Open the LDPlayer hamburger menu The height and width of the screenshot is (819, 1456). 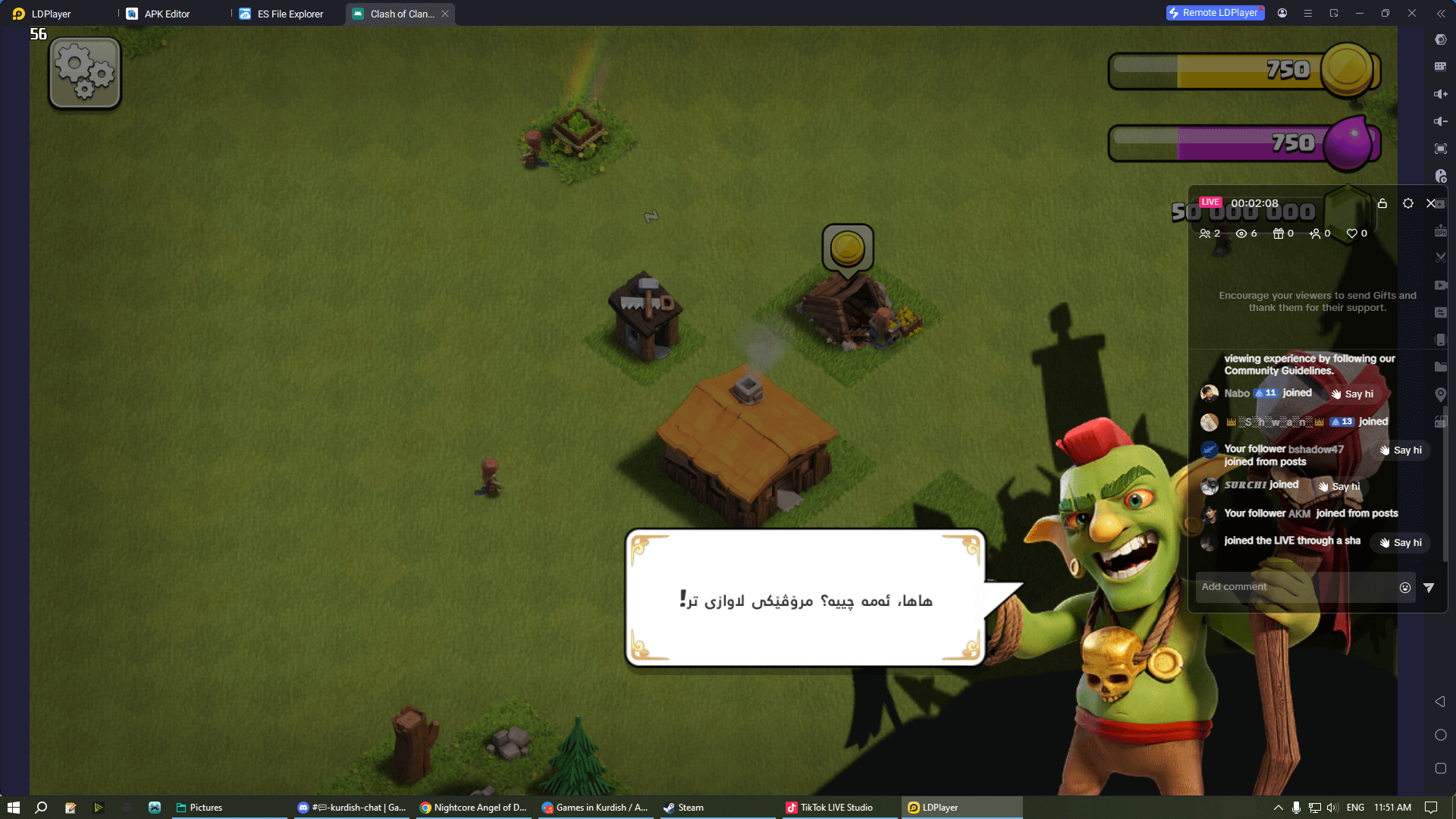1308,13
